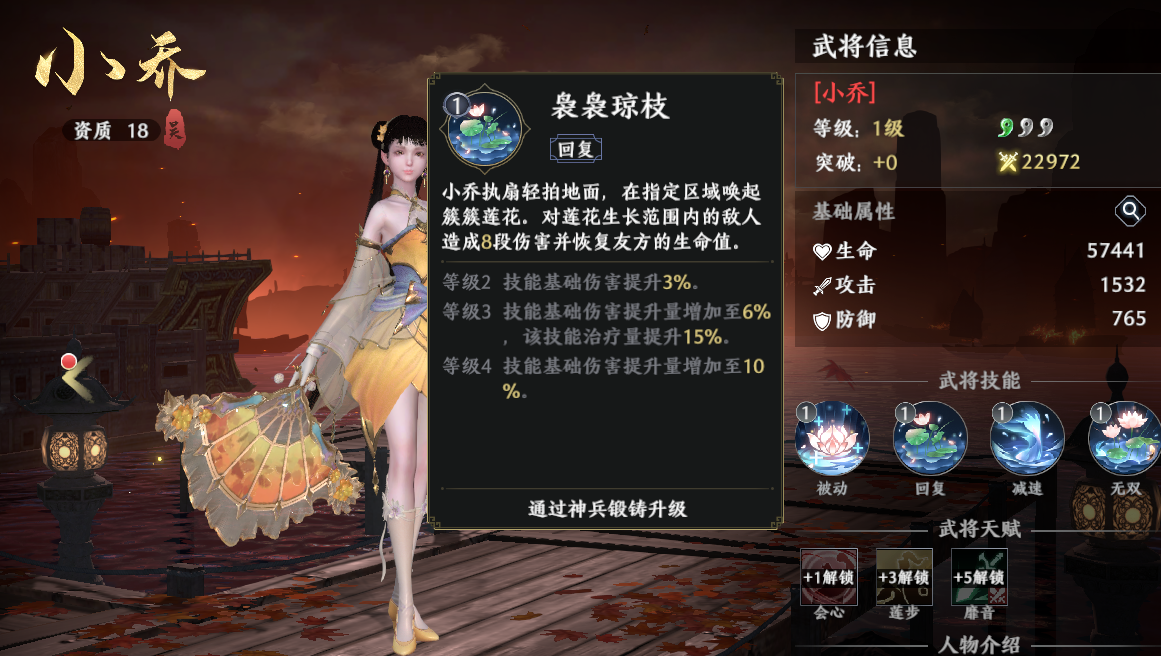View the 靡音 talent locked at +5
This screenshot has height=656, width=1161.
pos(979,577)
